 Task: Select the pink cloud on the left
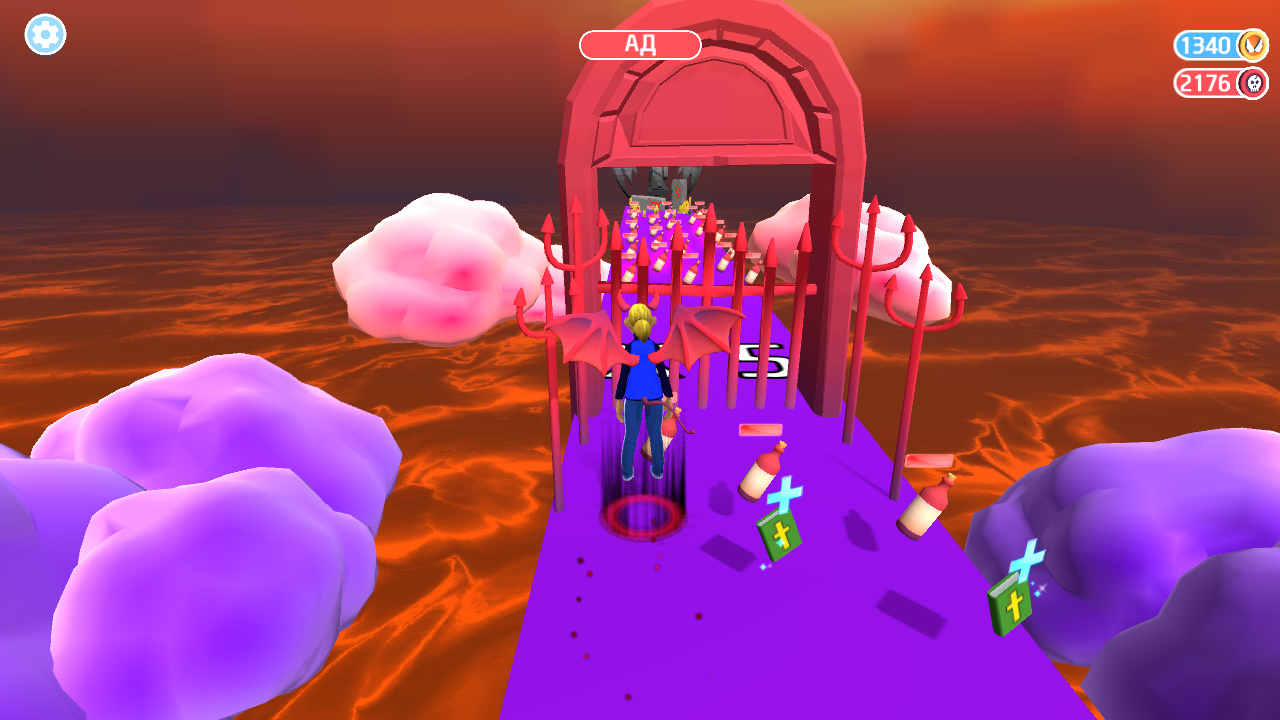(430, 270)
